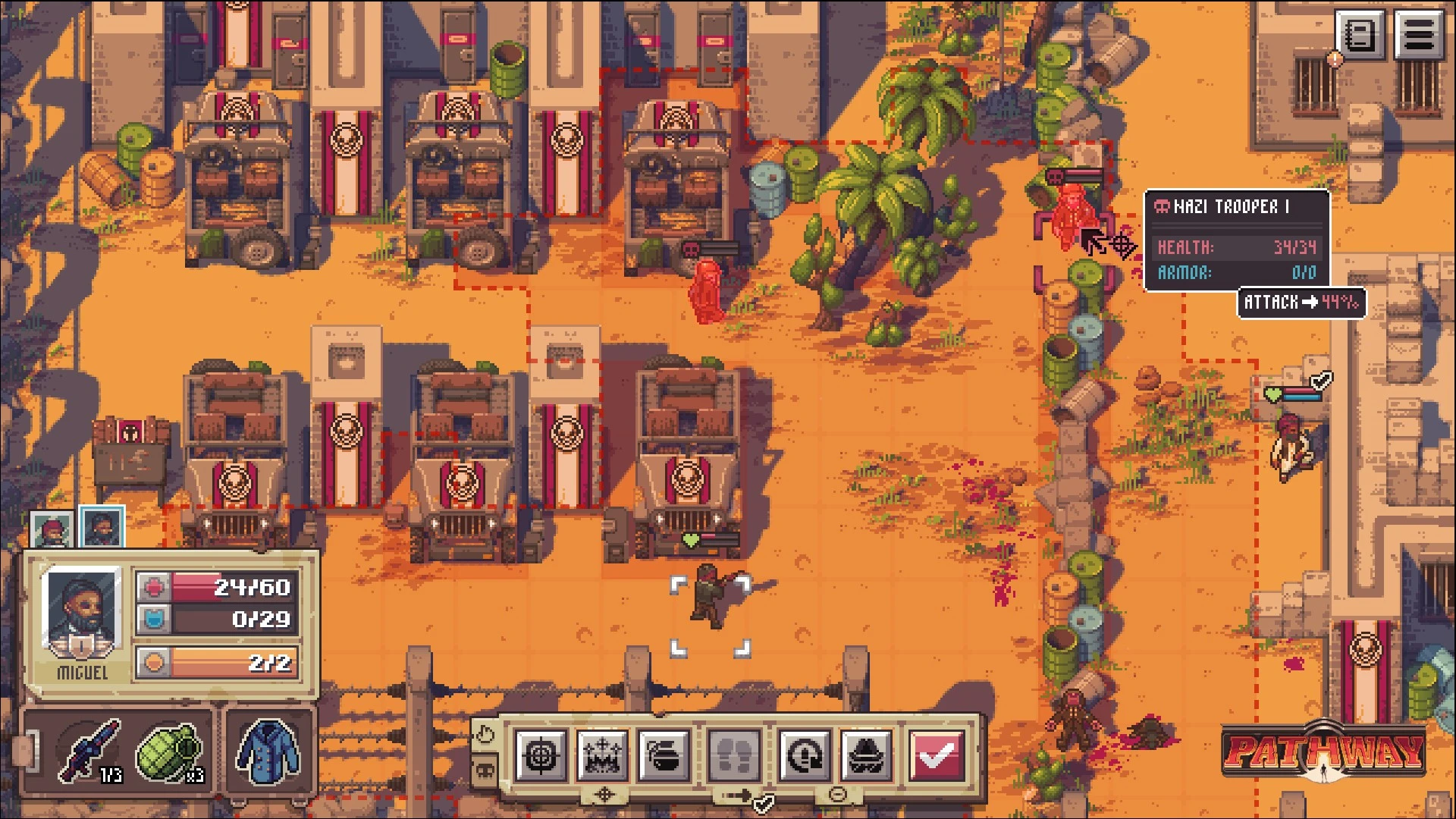This screenshot has height=819, width=1456.
Task: Confirm end turn with red checkmark
Action: point(937,755)
